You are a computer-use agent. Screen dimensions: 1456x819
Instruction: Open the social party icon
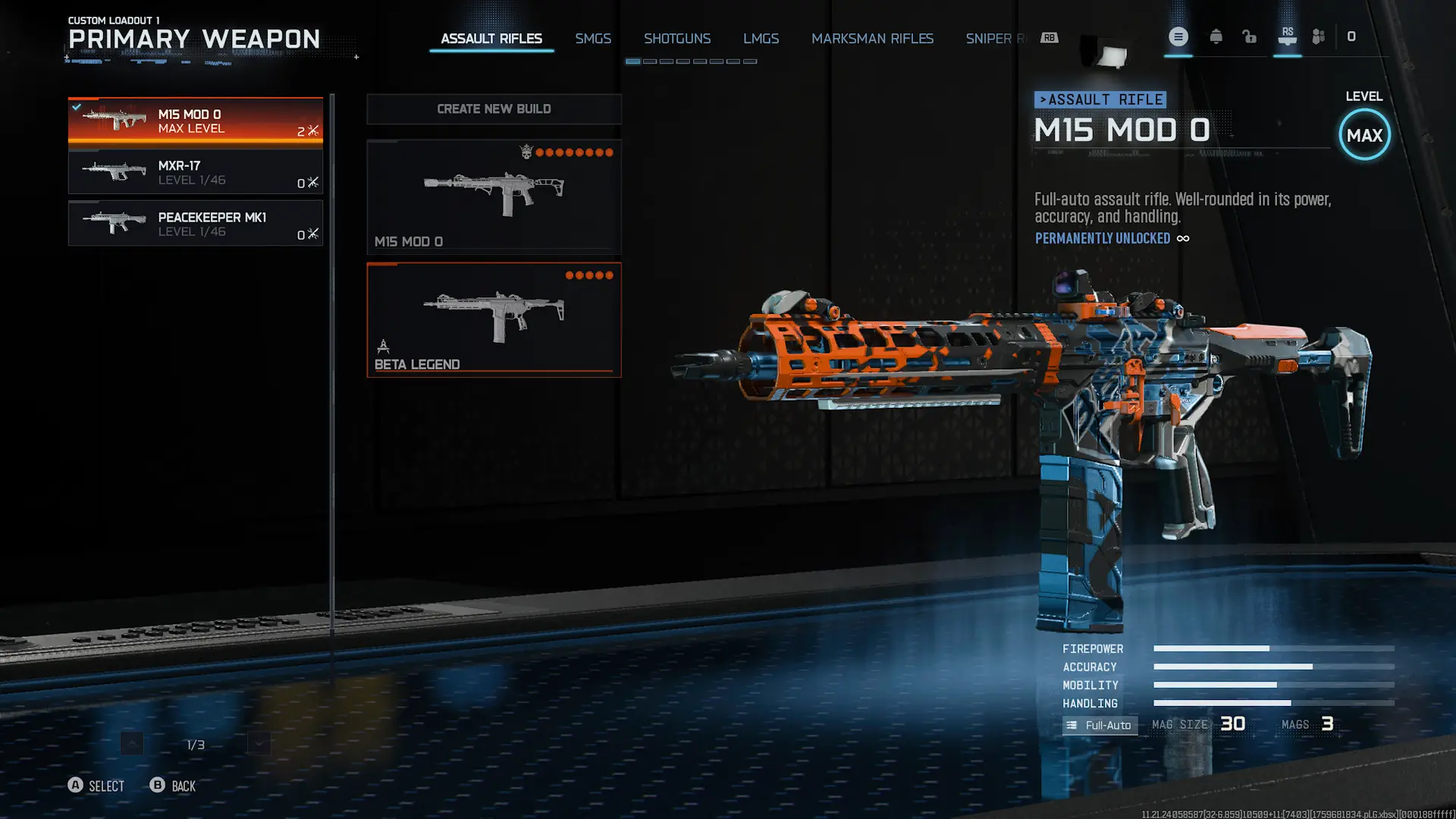pos(1319,36)
